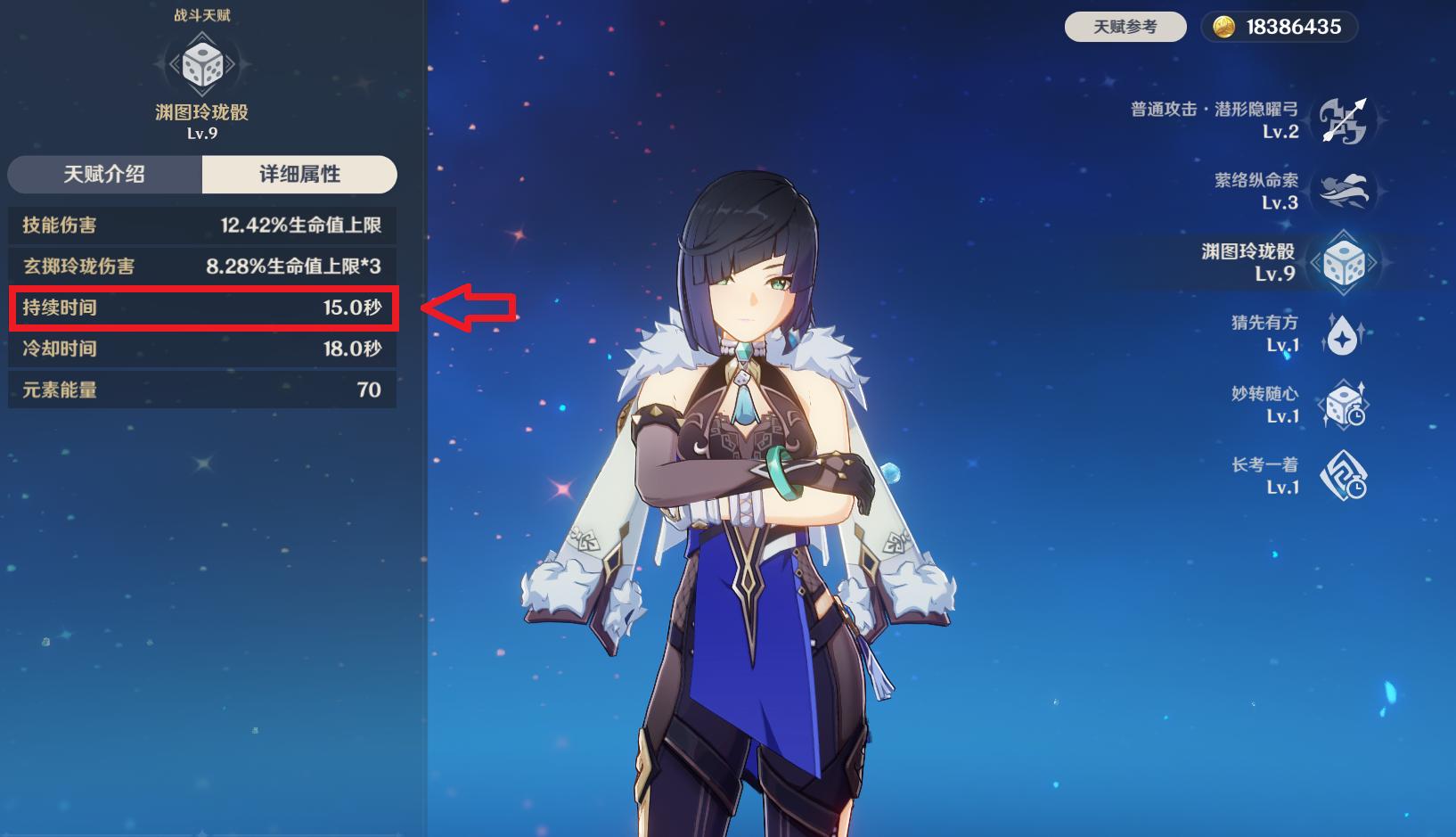The image size is (1456, 837).
Task: Select the 普通攻击·潜形隐曜弓 talent icon
Action: coord(1343,119)
